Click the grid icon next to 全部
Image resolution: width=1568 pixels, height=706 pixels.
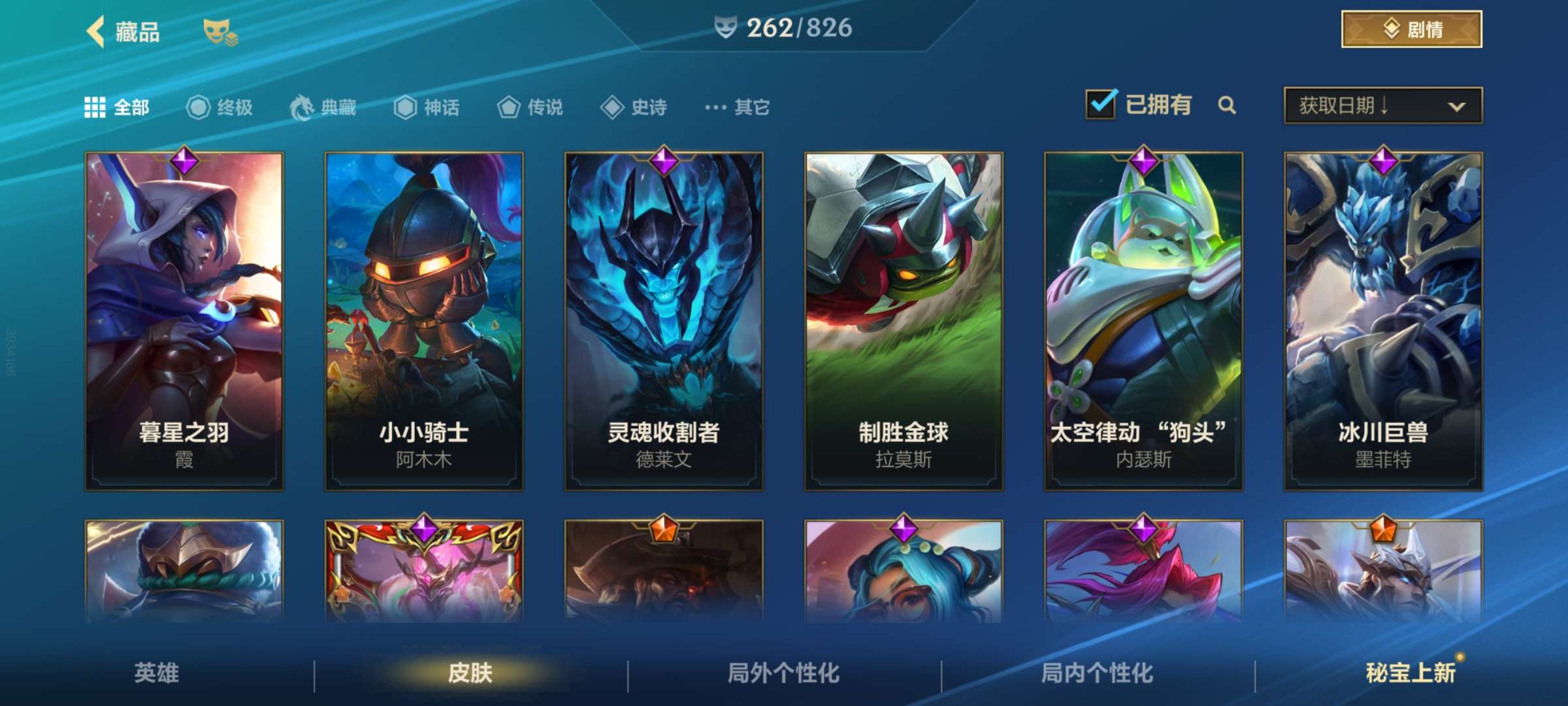[95, 107]
